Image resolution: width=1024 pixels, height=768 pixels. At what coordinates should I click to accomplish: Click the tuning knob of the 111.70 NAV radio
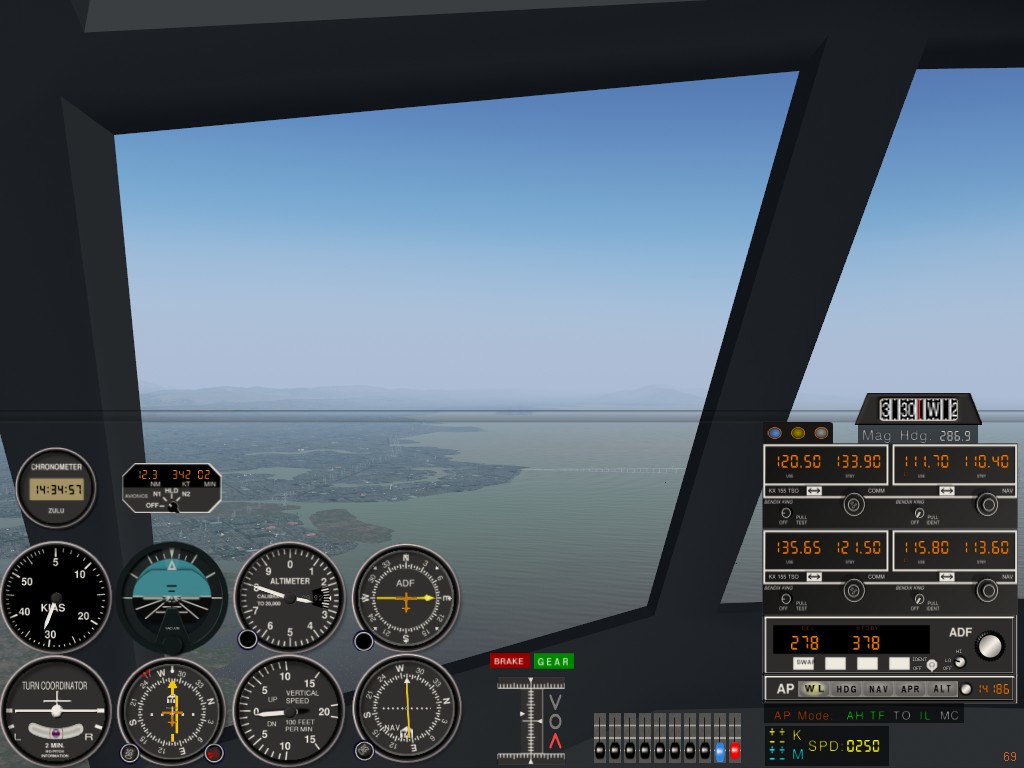click(987, 505)
